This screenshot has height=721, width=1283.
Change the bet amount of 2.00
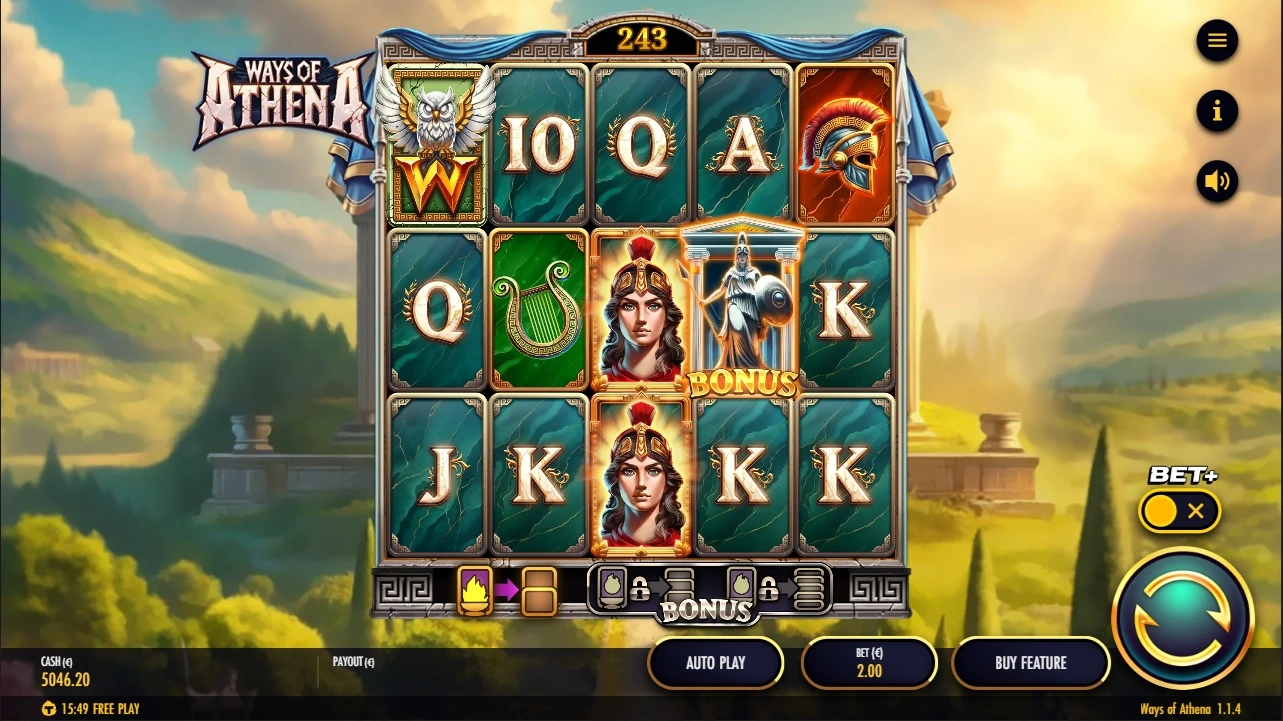click(x=869, y=662)
